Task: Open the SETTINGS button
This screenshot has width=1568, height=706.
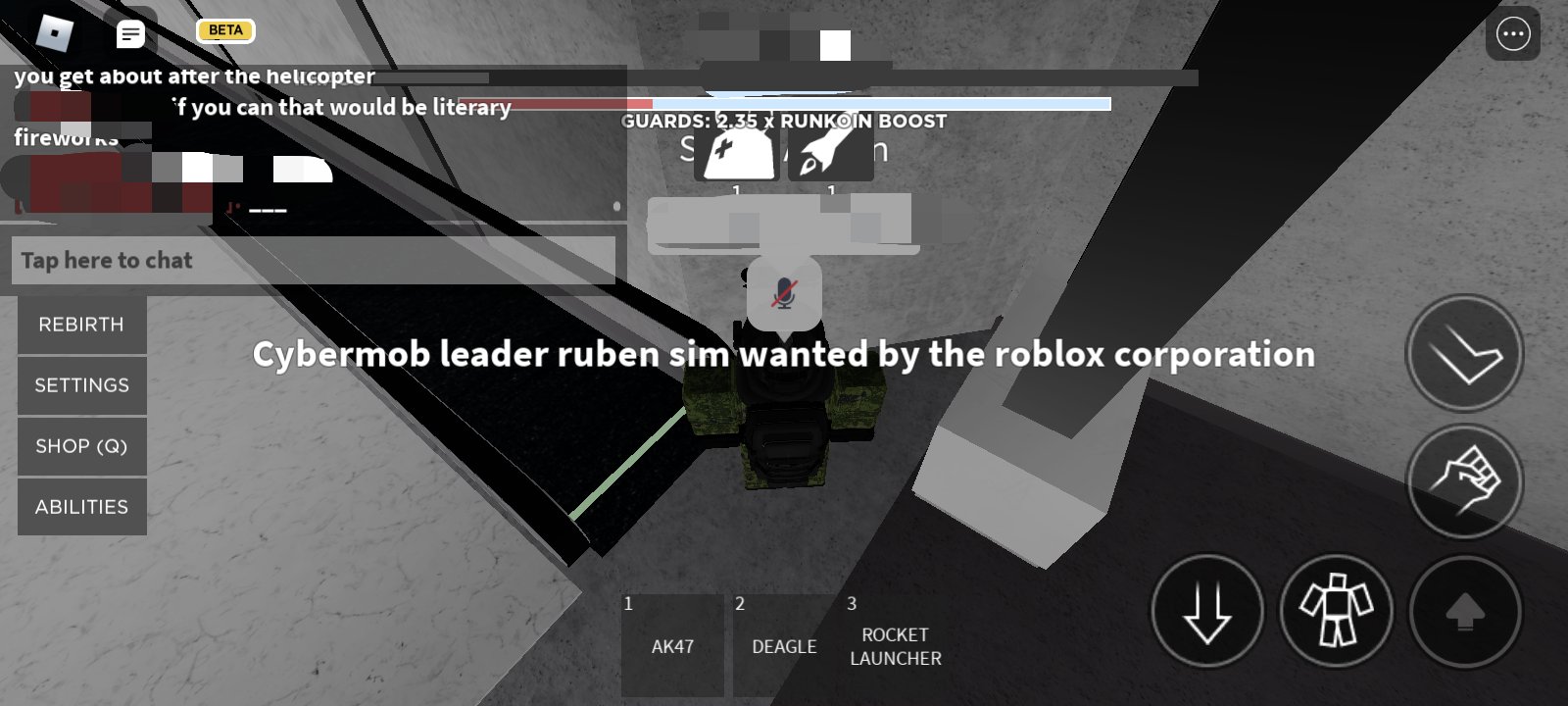Action: [x=81, y=385]
